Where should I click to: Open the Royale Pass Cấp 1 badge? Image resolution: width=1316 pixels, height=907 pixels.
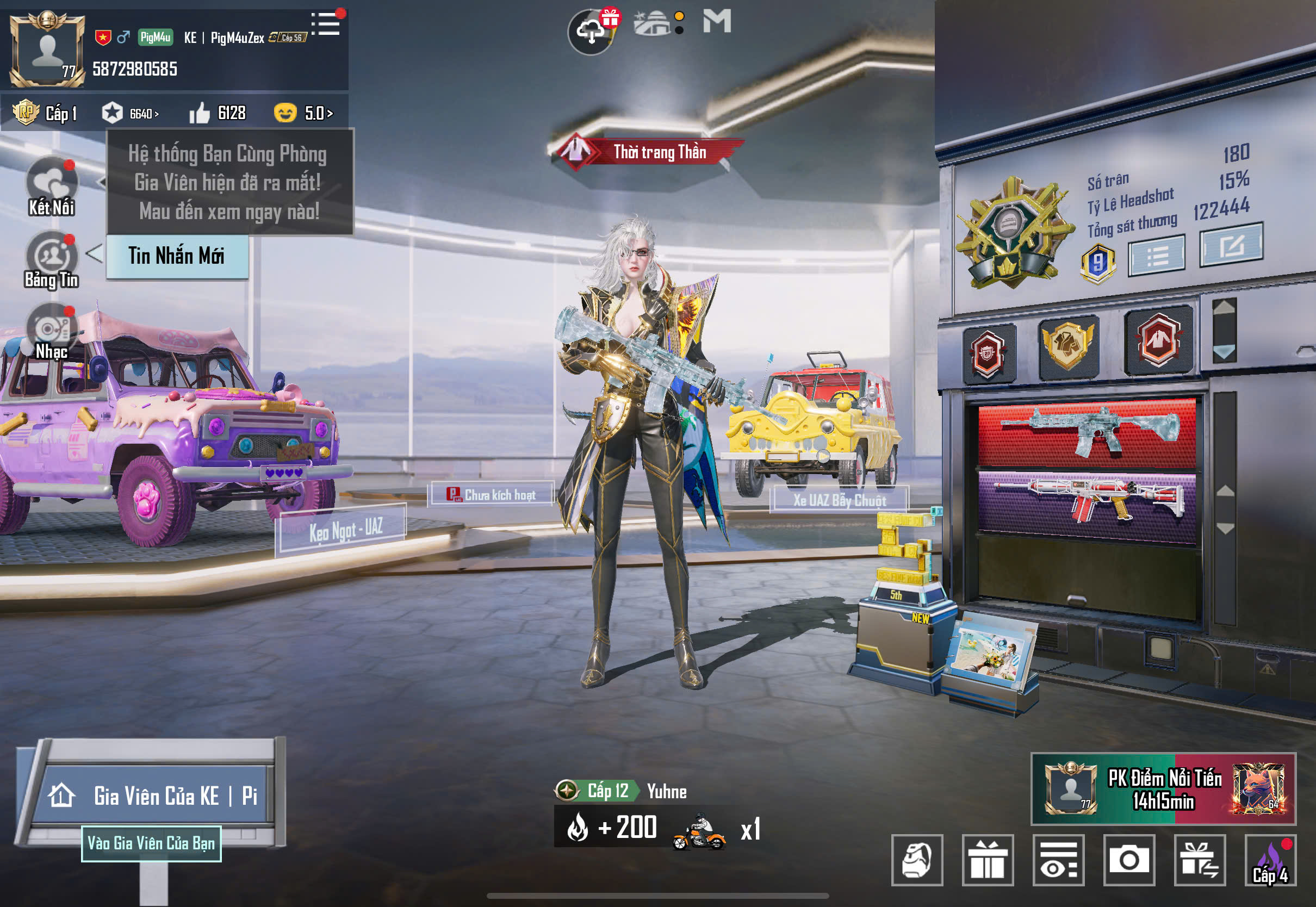coord(45,113)
